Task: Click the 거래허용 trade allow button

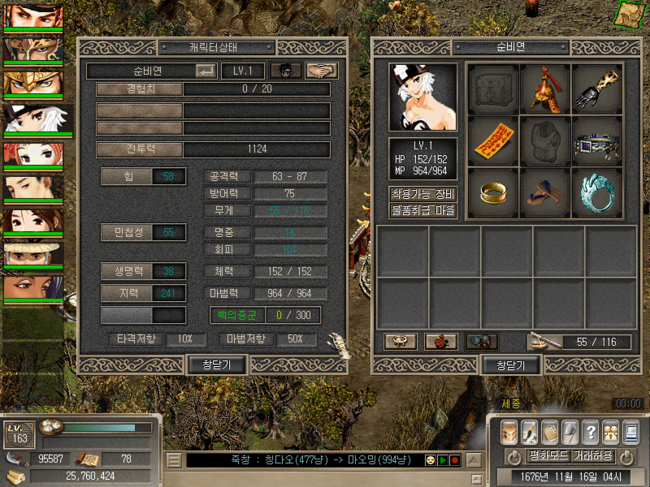Action: pyautogui.click(x=592, y=456)
